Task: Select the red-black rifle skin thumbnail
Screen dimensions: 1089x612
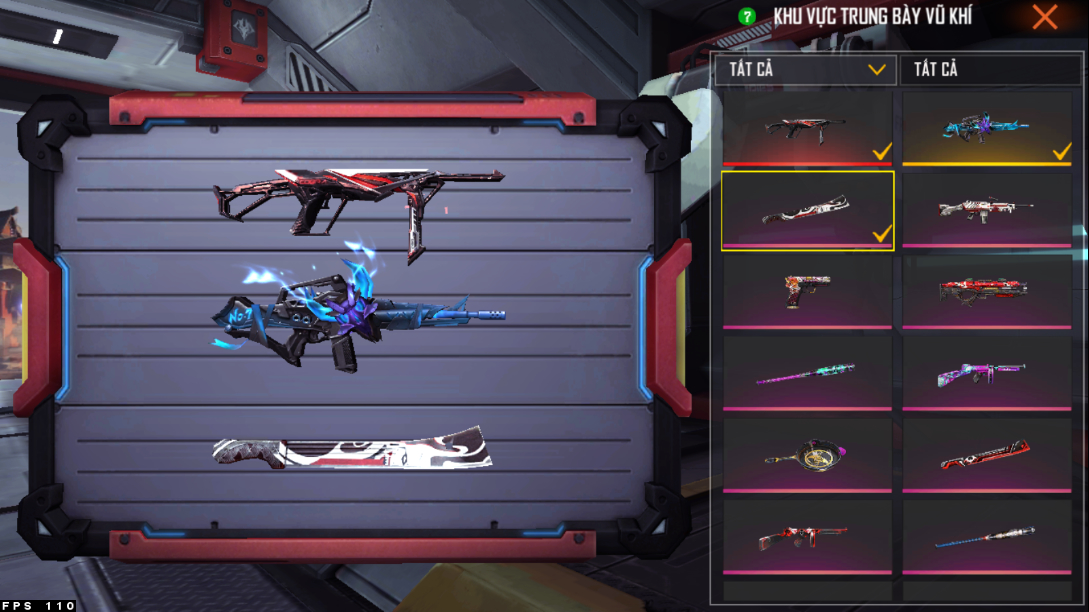Action: (806, 128)
